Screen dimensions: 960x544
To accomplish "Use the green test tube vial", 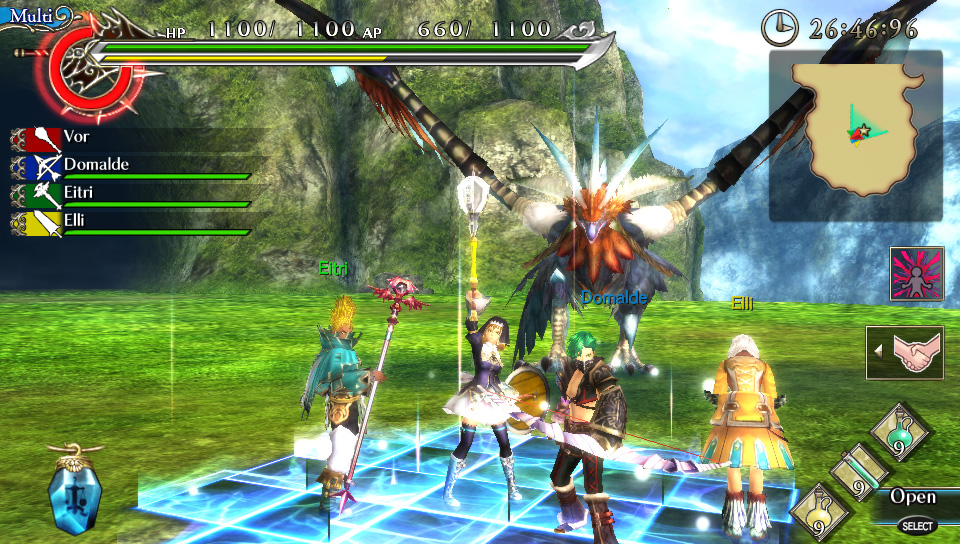I will [860, 472].
